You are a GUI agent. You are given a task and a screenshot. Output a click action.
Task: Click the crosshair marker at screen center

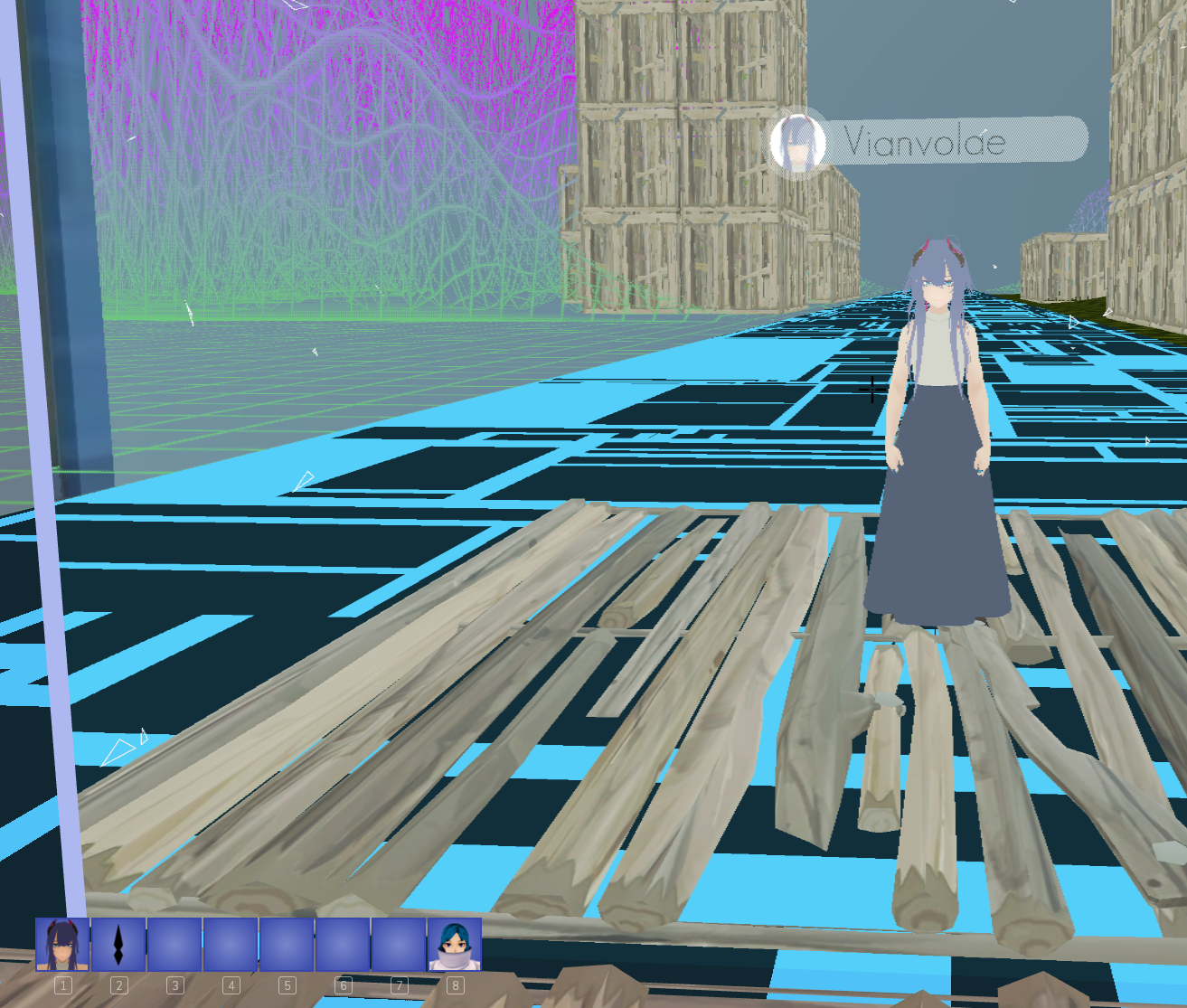point(871,390)
